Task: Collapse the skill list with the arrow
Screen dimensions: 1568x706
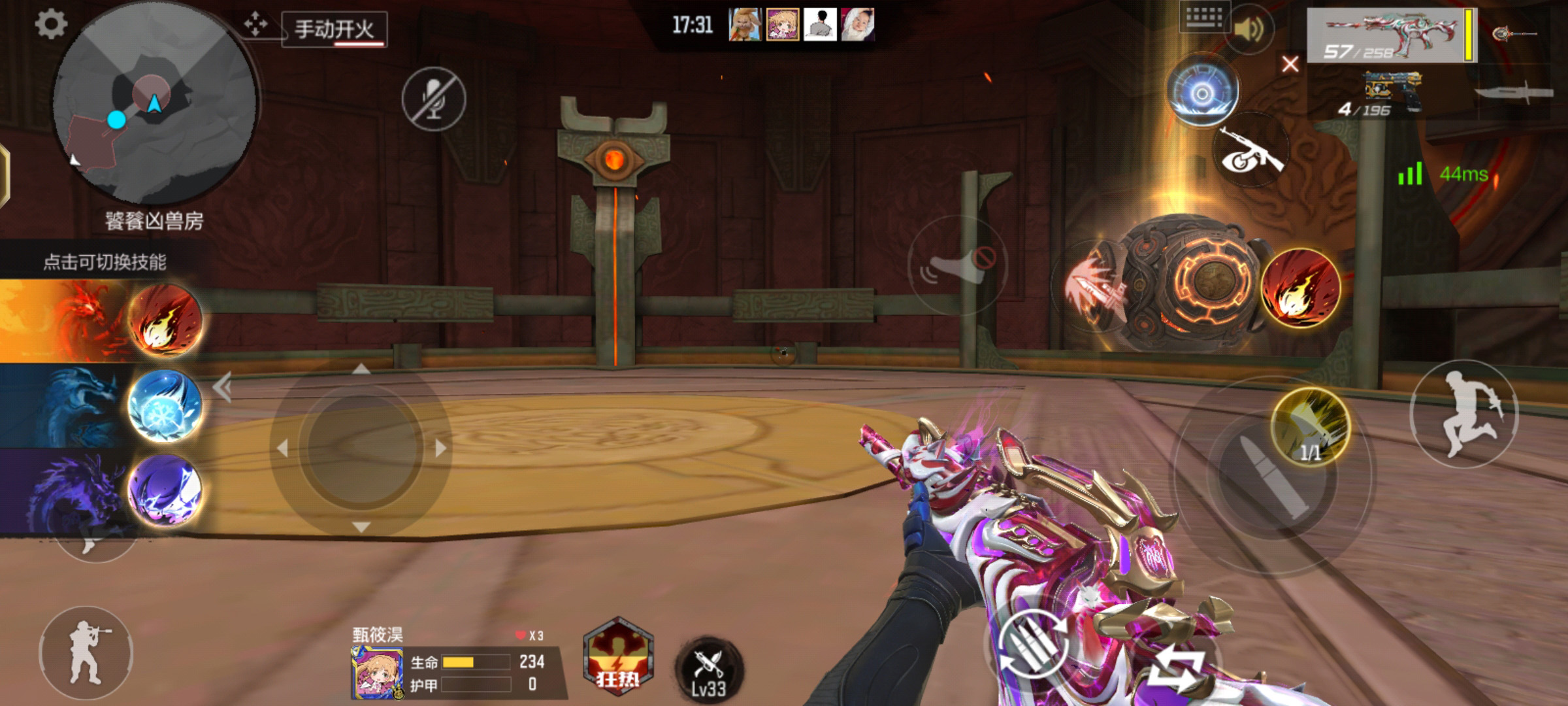Action: [x=223, y=388]
